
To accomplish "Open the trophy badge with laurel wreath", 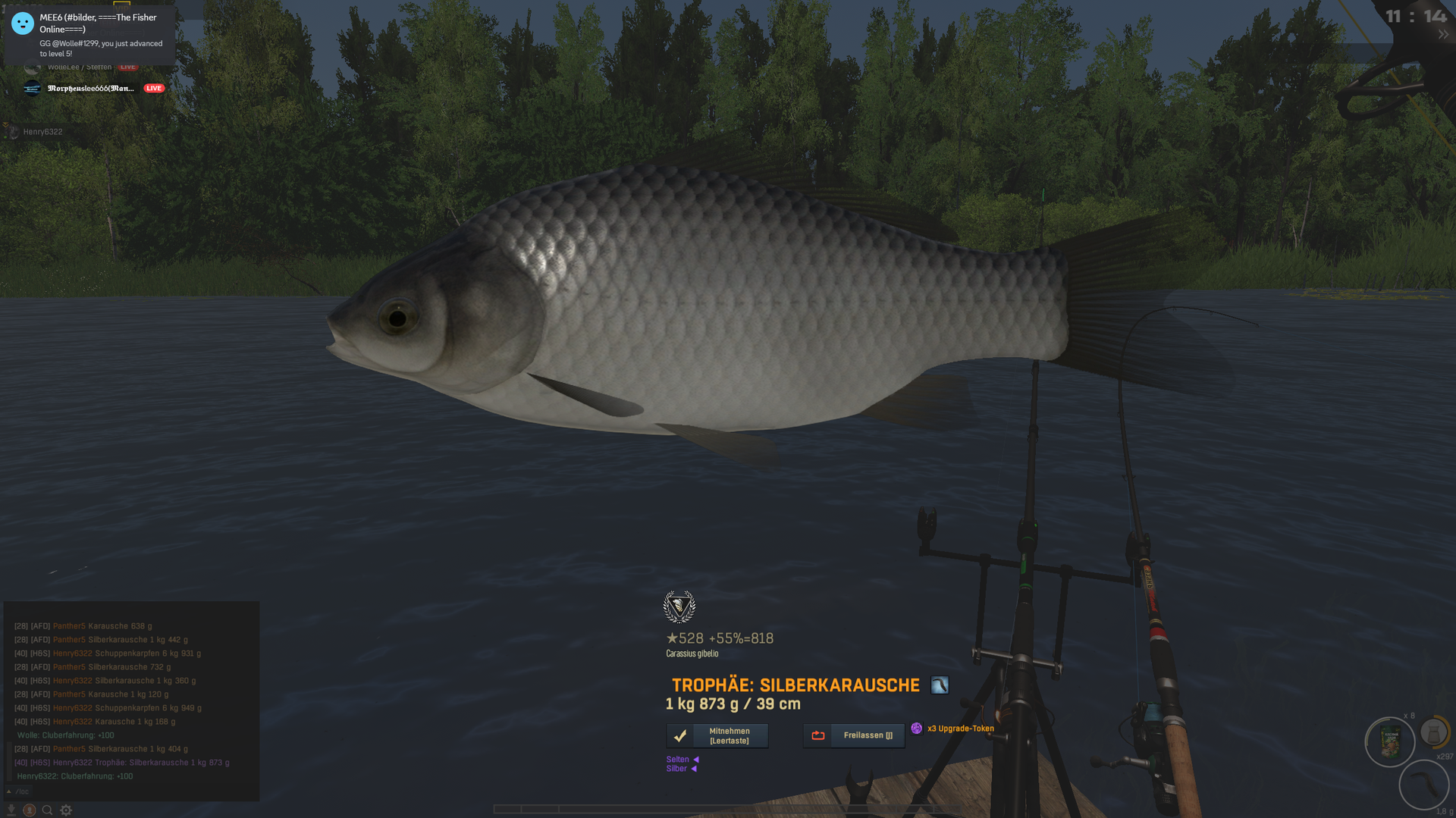I will coord(679,606).
